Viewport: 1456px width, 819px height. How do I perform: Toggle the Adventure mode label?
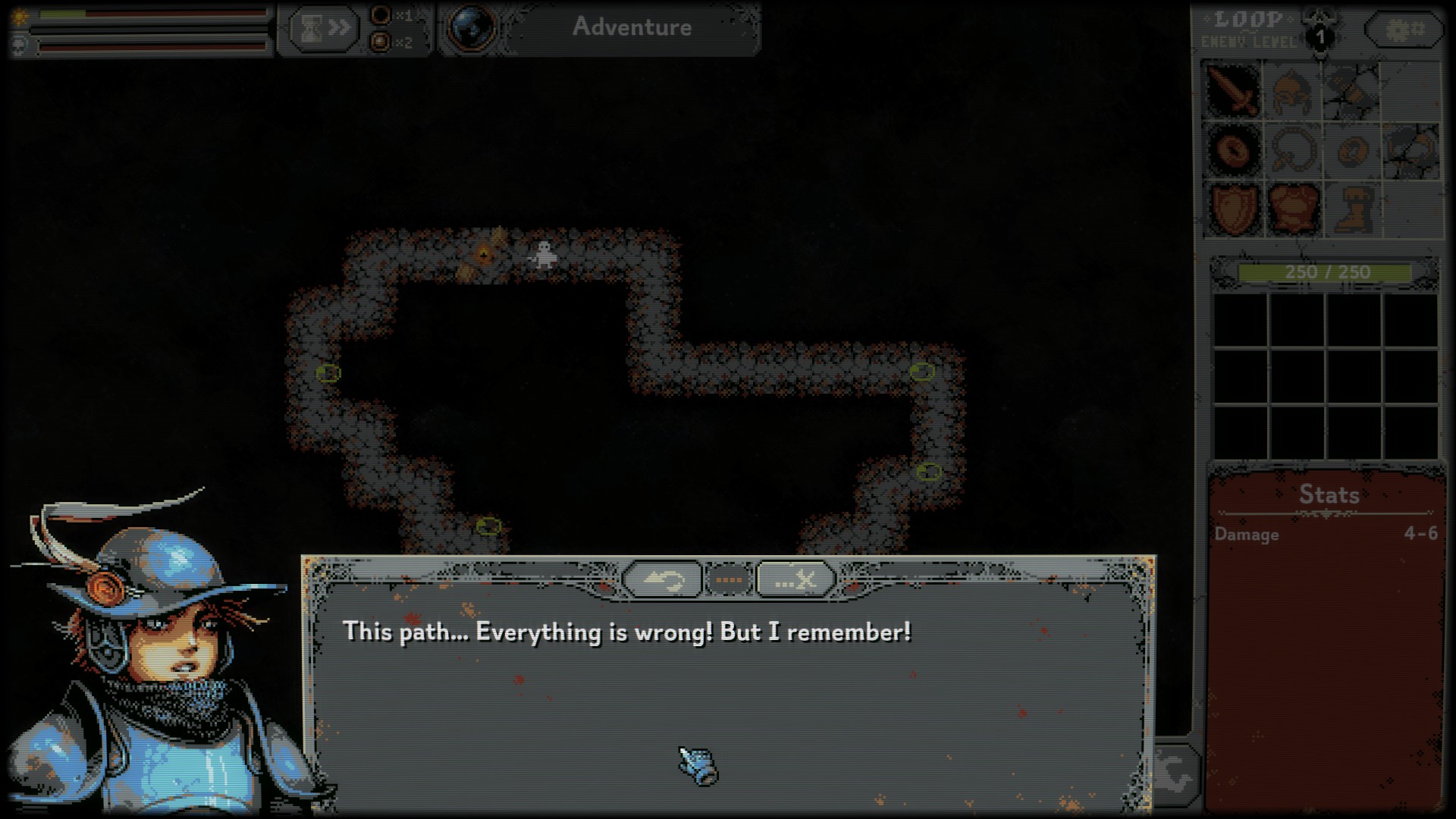pyautogui.click(x=631, y=27)
